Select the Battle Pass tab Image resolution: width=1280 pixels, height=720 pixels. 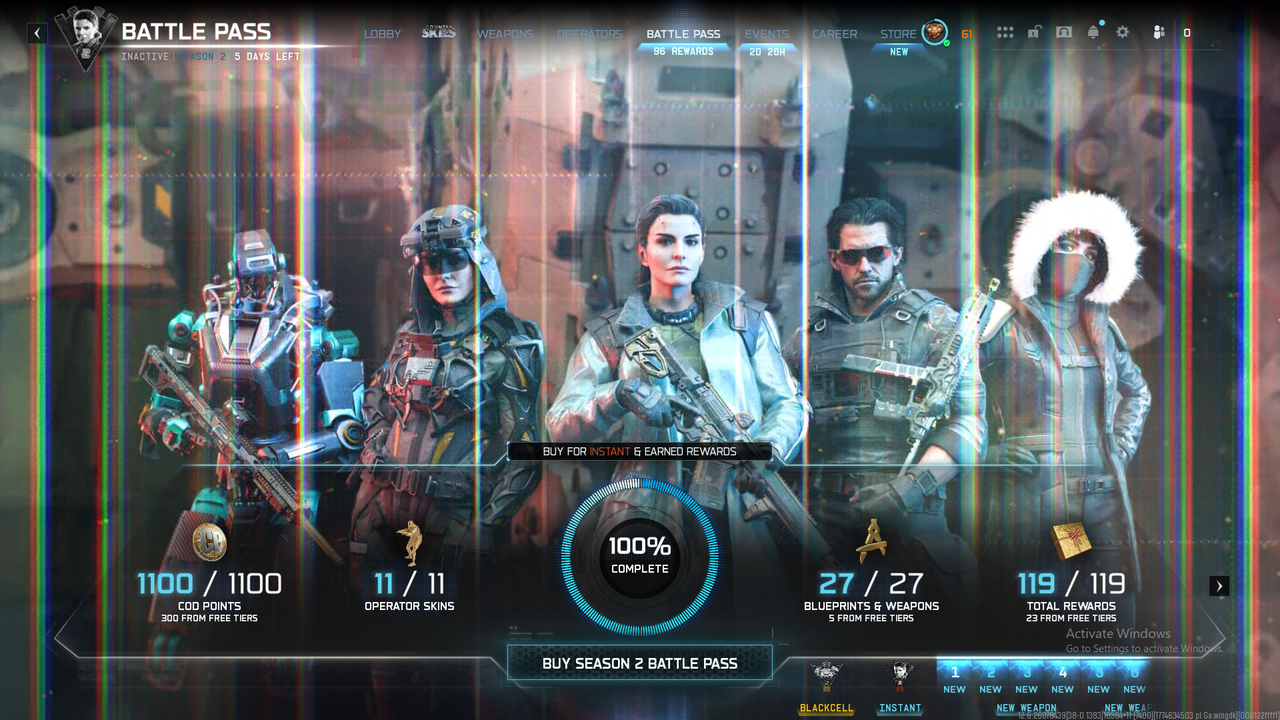pyautogui.click(x=683, y=34)
